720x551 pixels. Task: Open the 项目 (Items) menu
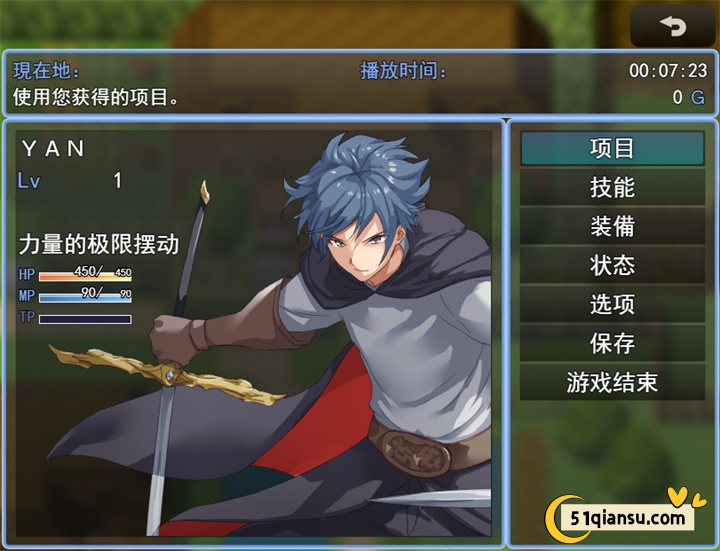point(612,149)
